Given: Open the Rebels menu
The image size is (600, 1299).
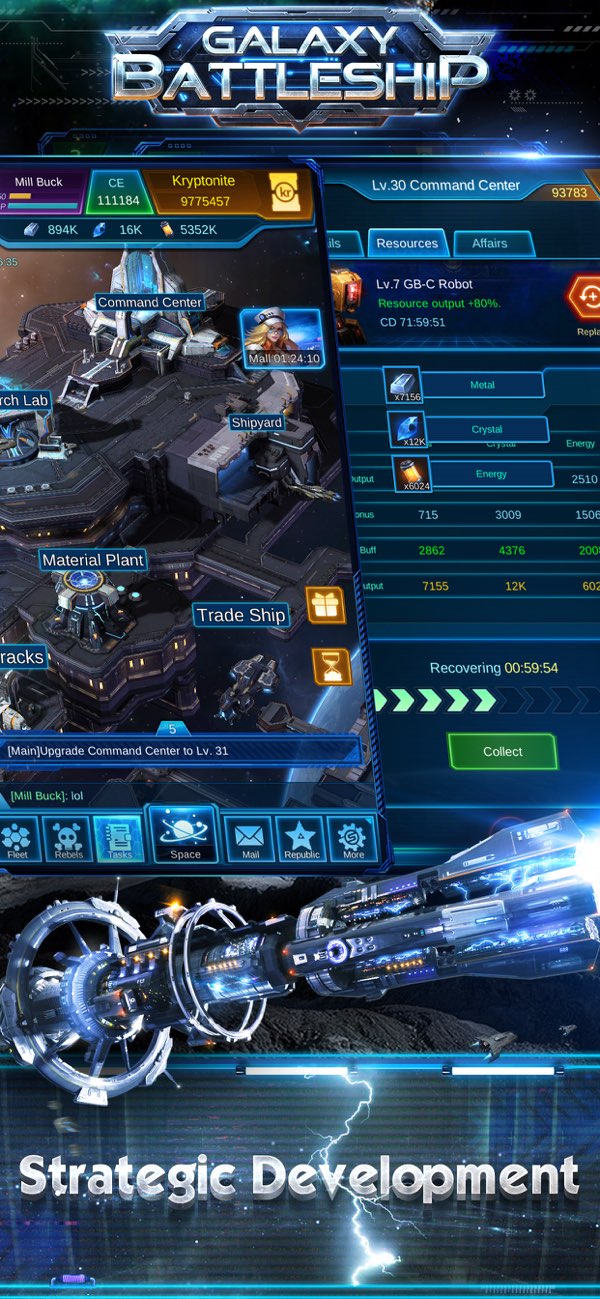Looking at the screenshot, I should coord(68,840).
